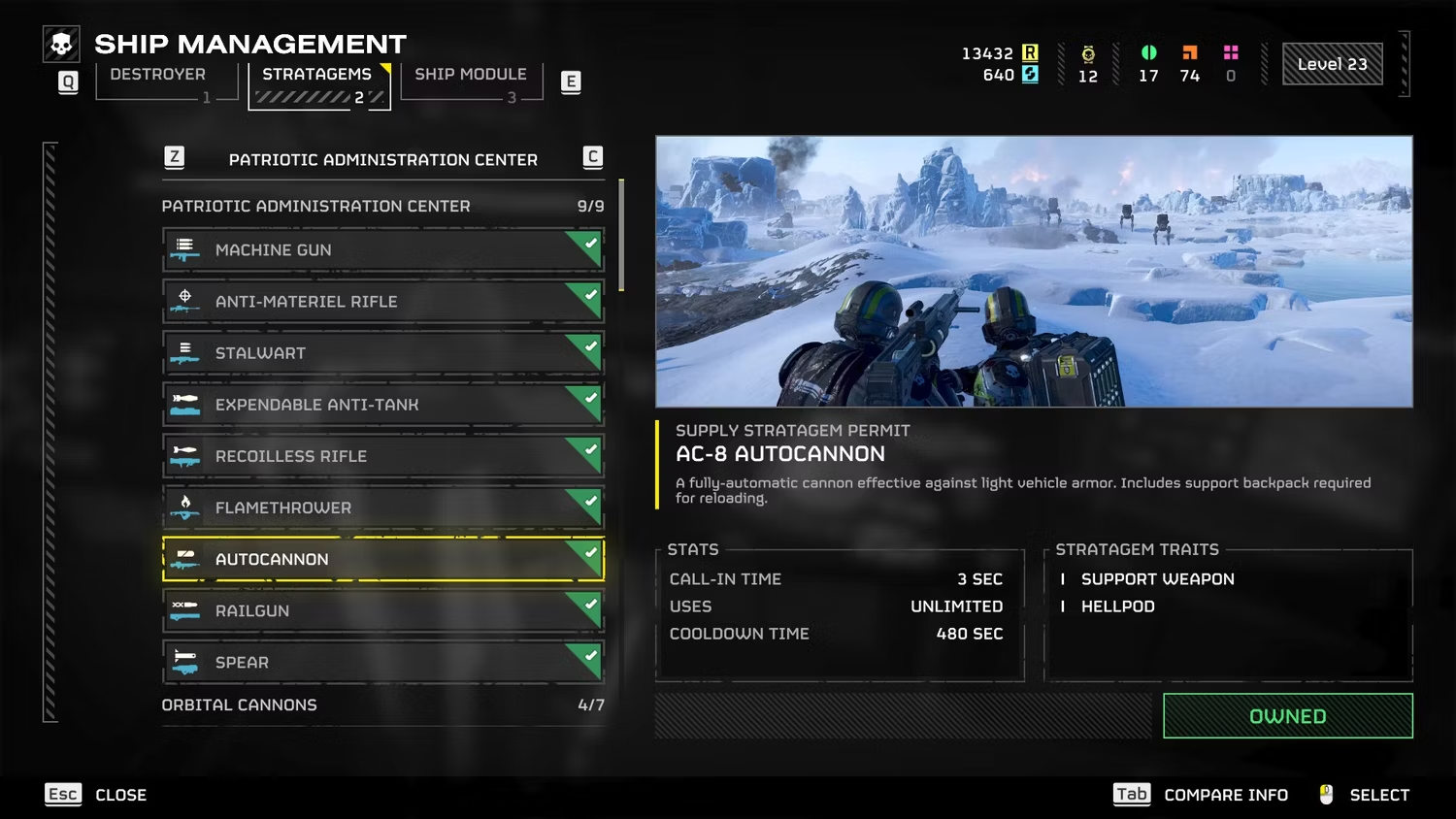The width and height of the screenshot is (1456, 819).
Task: Click the AC-8 Autocannon preview image
Action: [x=1034, y=271]
